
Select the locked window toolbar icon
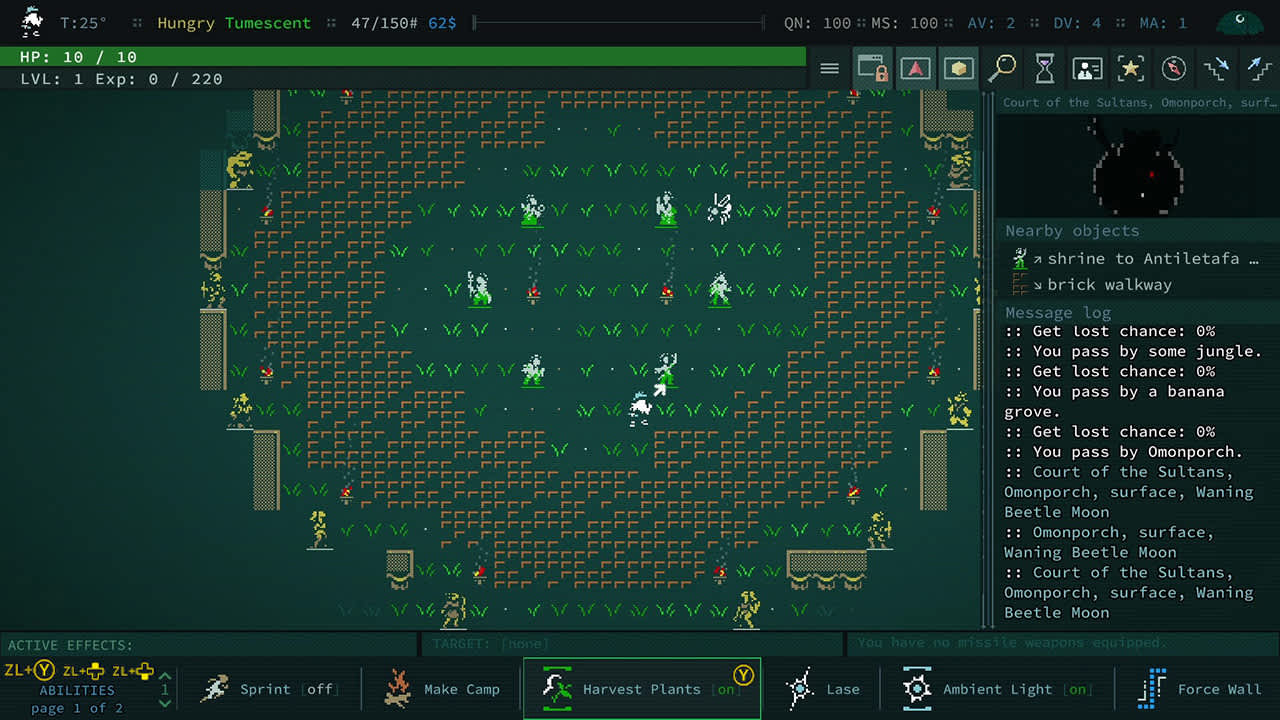(x=871, y=68)
